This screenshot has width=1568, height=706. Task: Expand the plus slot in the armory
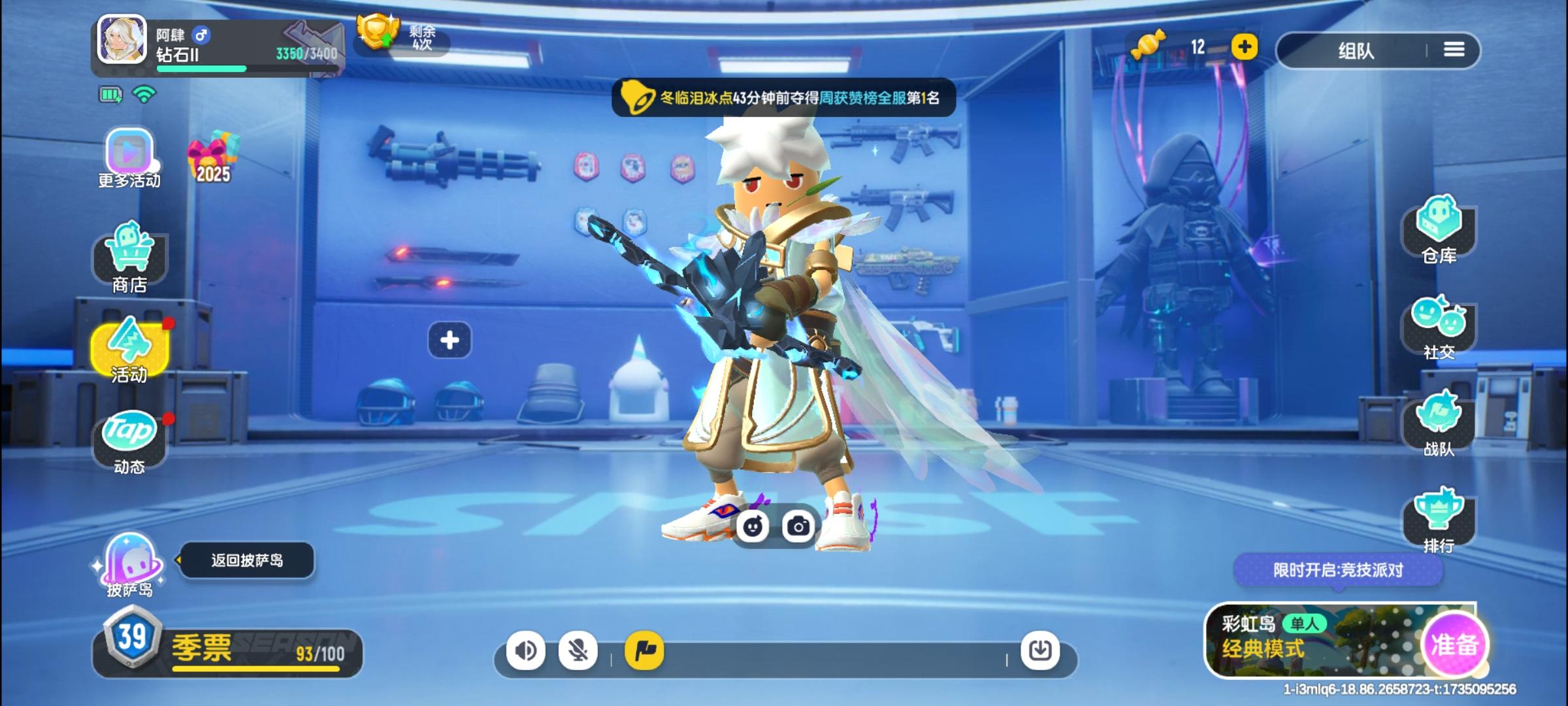(x=449, y=341)
